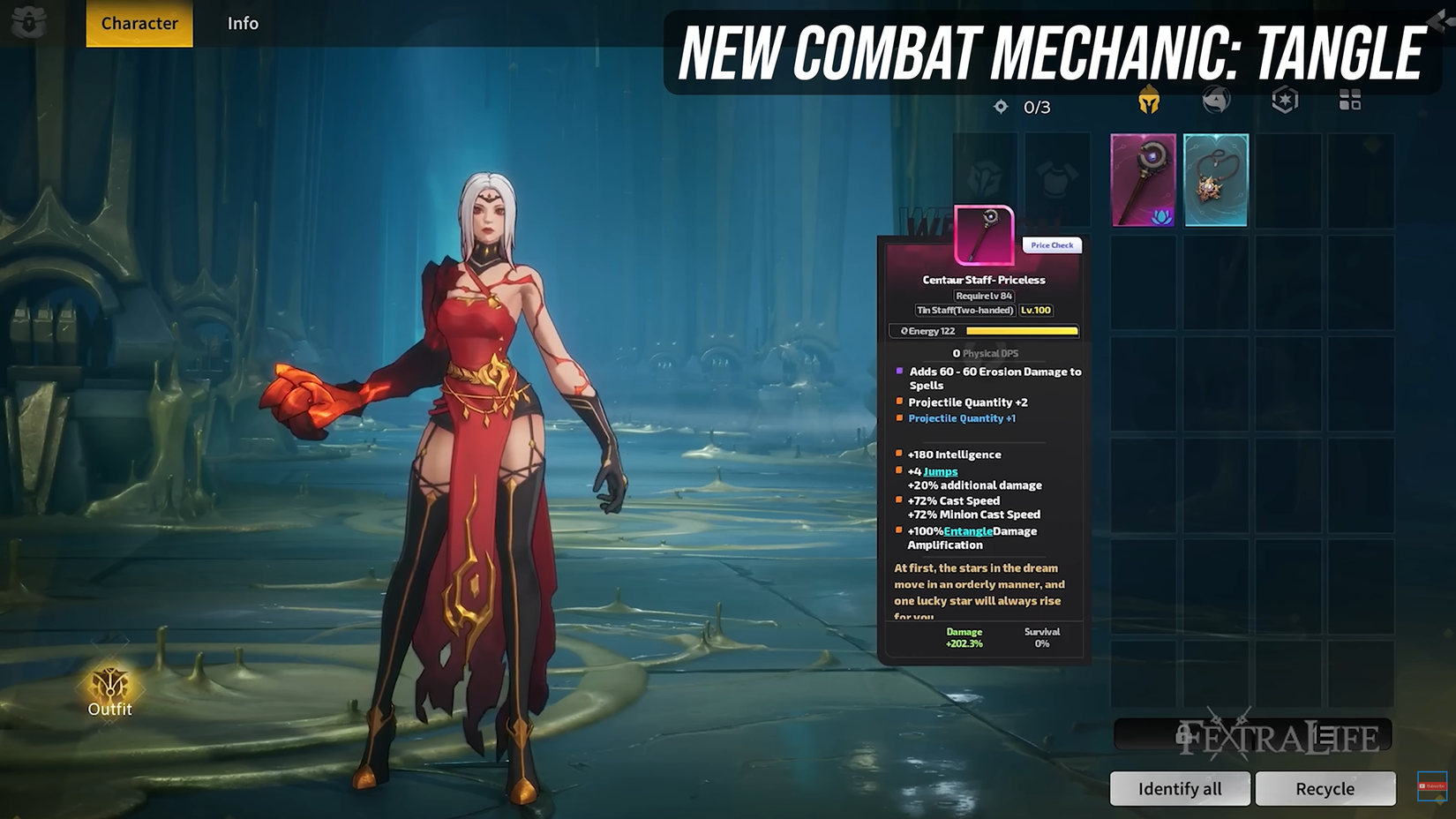Image resolution: width=1456 pixels, height=819 pixels.
Task: Click the diamond icon next to 0/3 counter
Action: pos(1000,106)
